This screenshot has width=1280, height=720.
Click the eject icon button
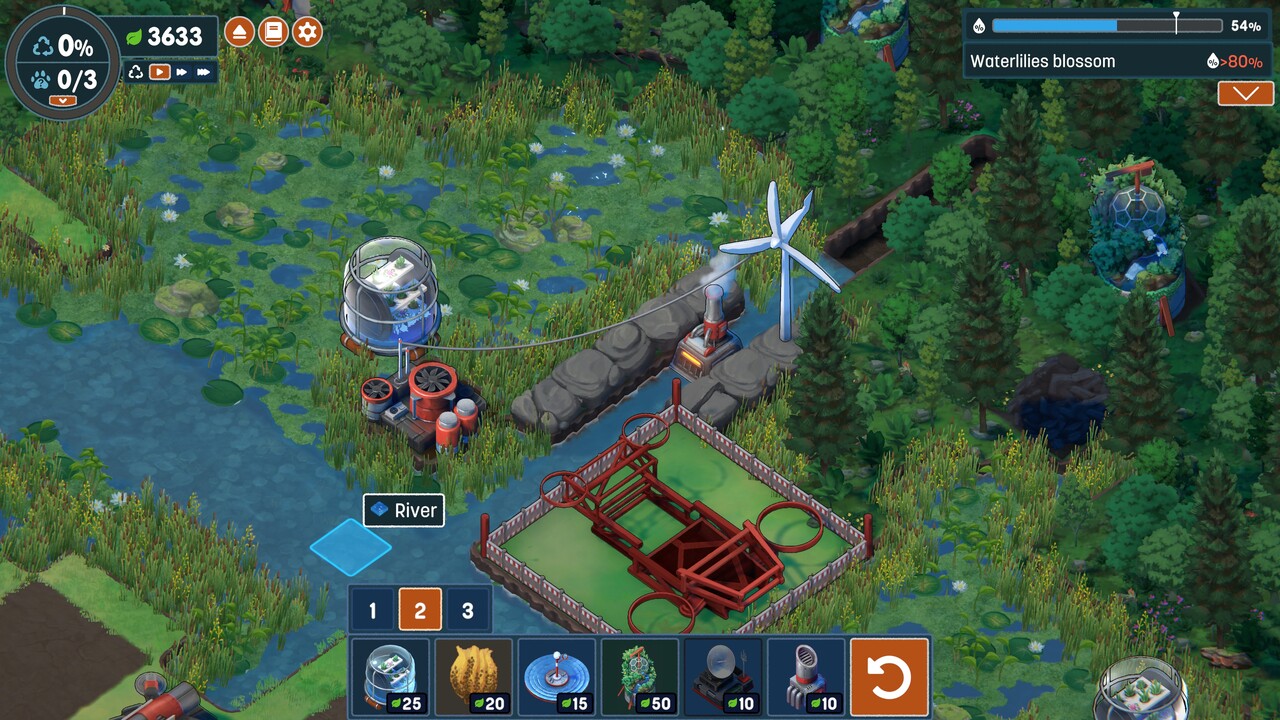(239, 32)
